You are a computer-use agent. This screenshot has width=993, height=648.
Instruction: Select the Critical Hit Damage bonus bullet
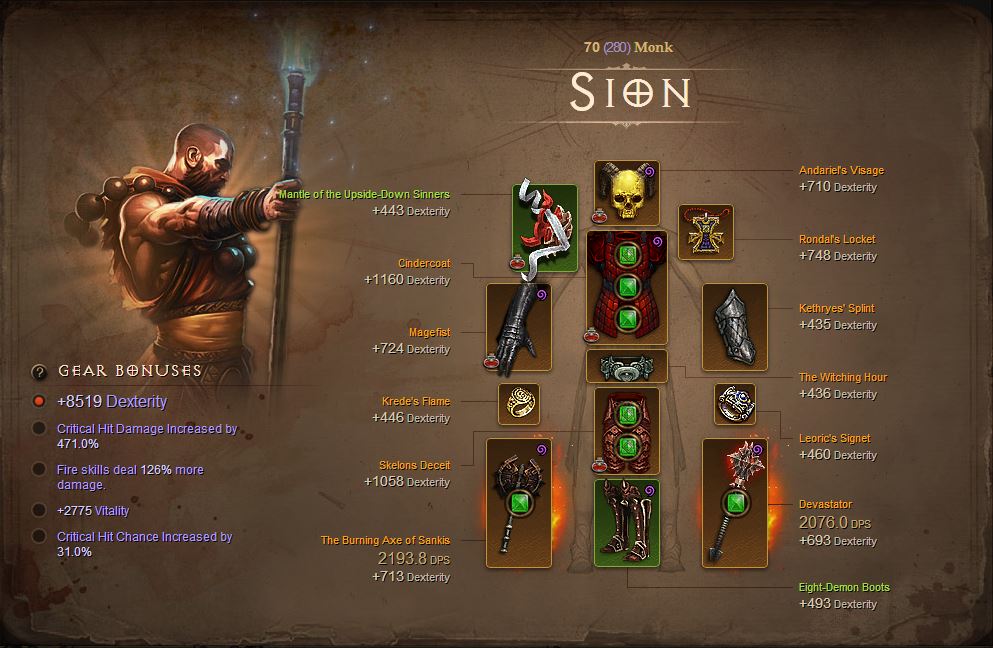[39, 429]
